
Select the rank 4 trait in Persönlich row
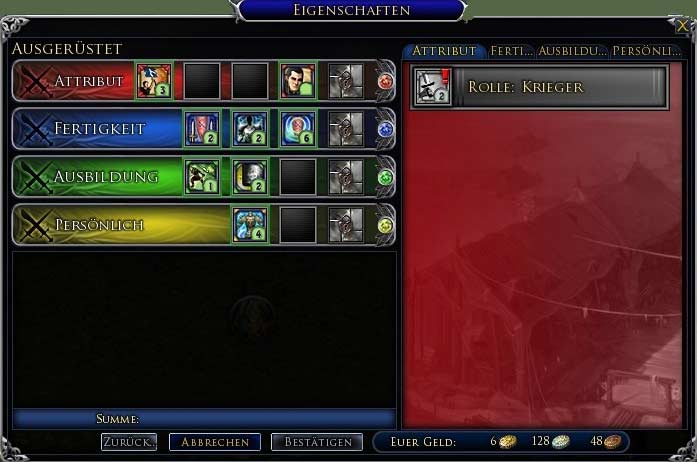pos(250,225)
